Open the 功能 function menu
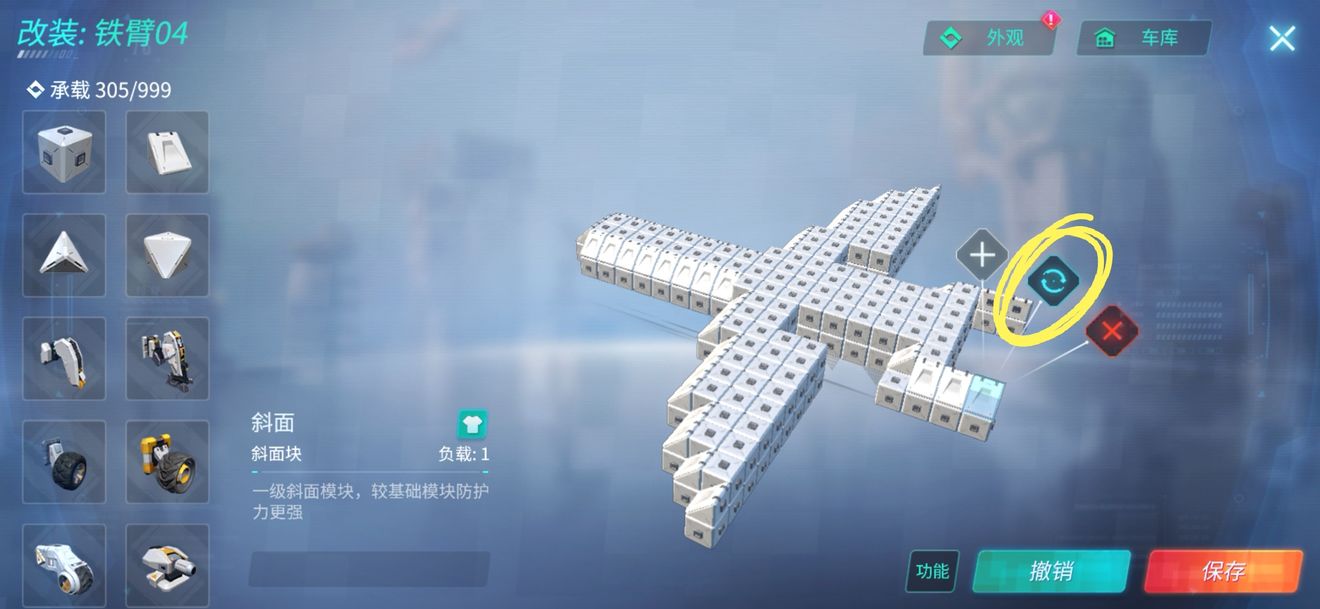The width and height of the screenshot is (1320, 609). 932,571
